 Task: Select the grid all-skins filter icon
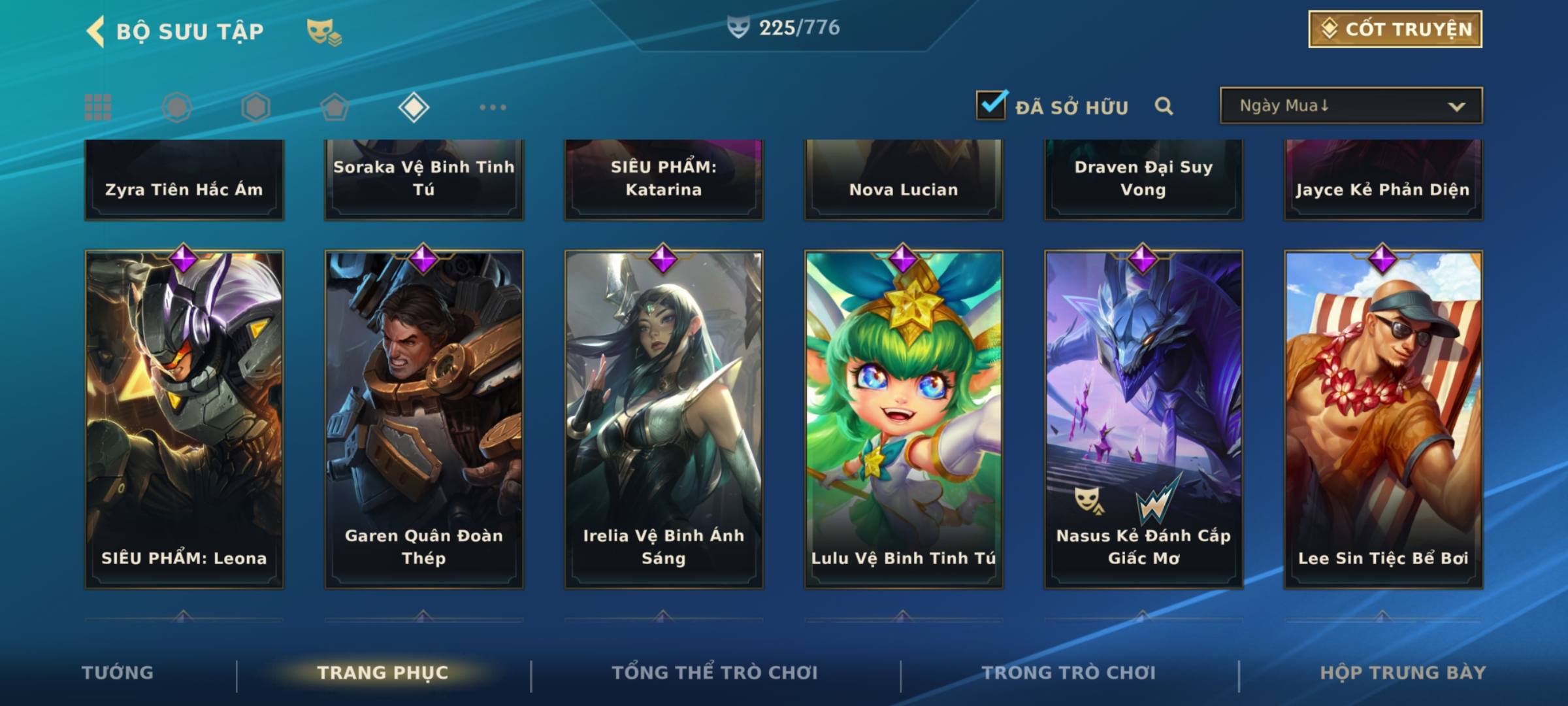coord(98,107)
